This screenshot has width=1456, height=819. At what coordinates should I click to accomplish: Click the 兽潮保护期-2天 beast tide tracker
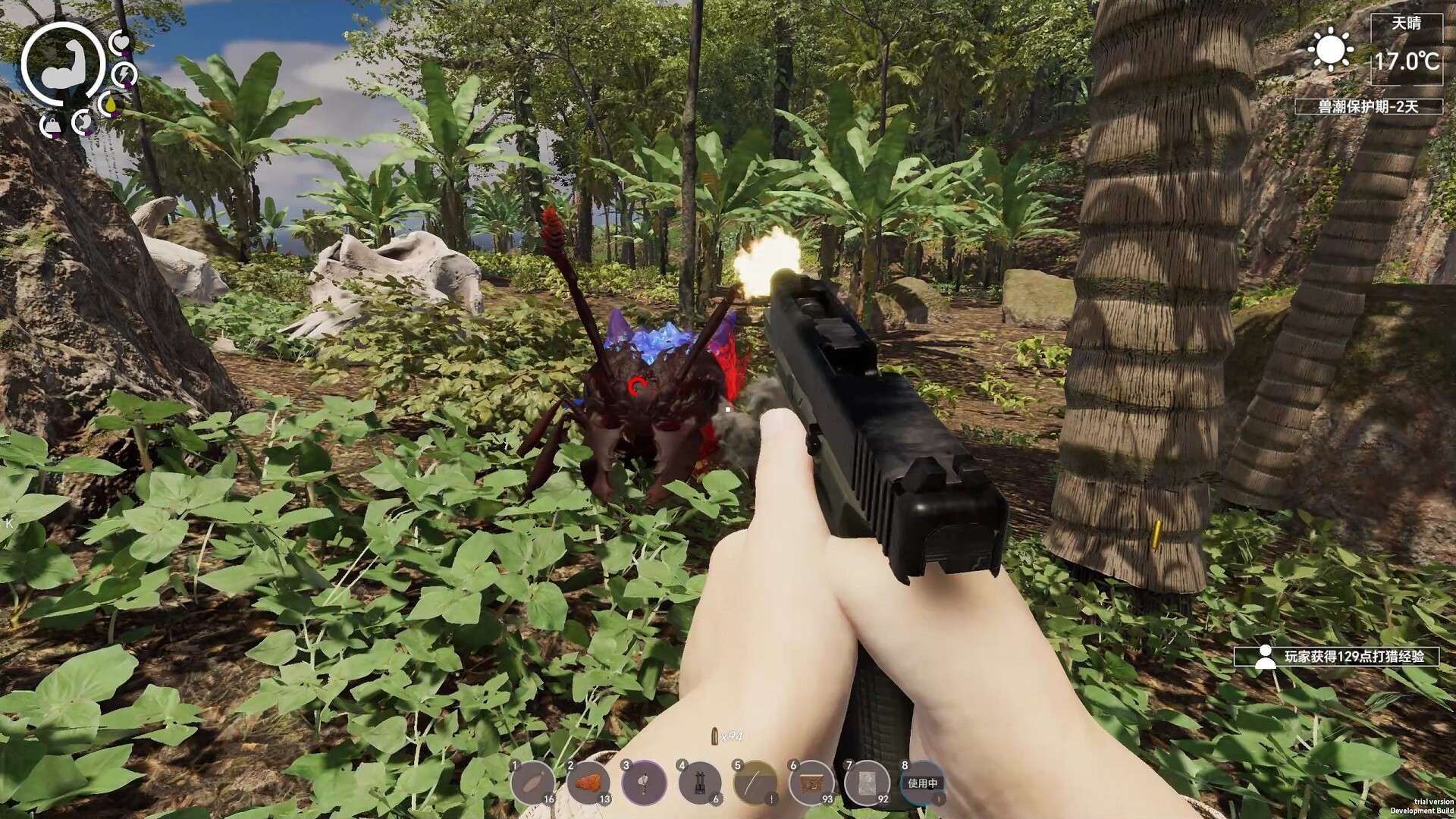pos(1367,107)
